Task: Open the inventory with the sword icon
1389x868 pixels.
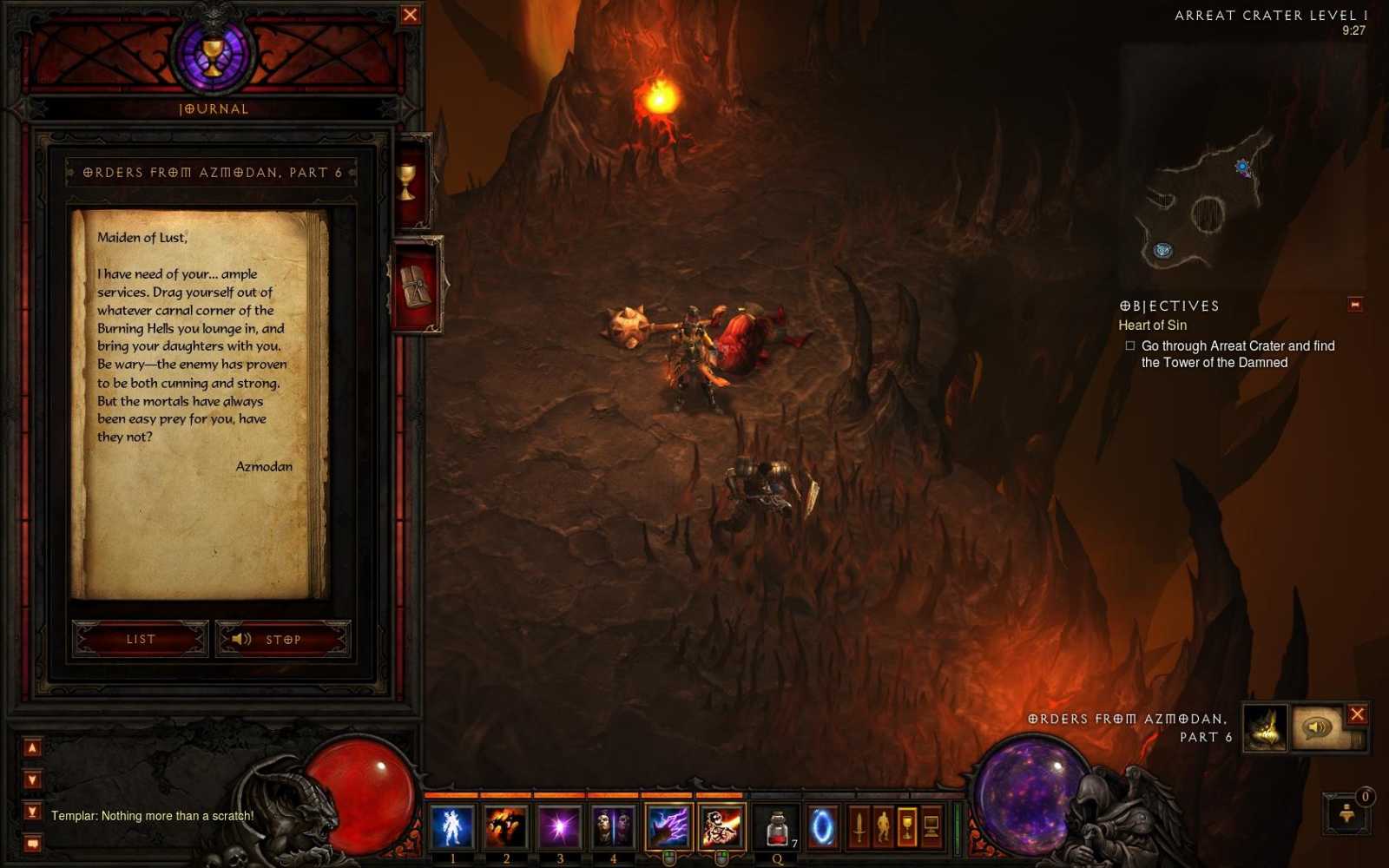Action: (x=859, y=826)
